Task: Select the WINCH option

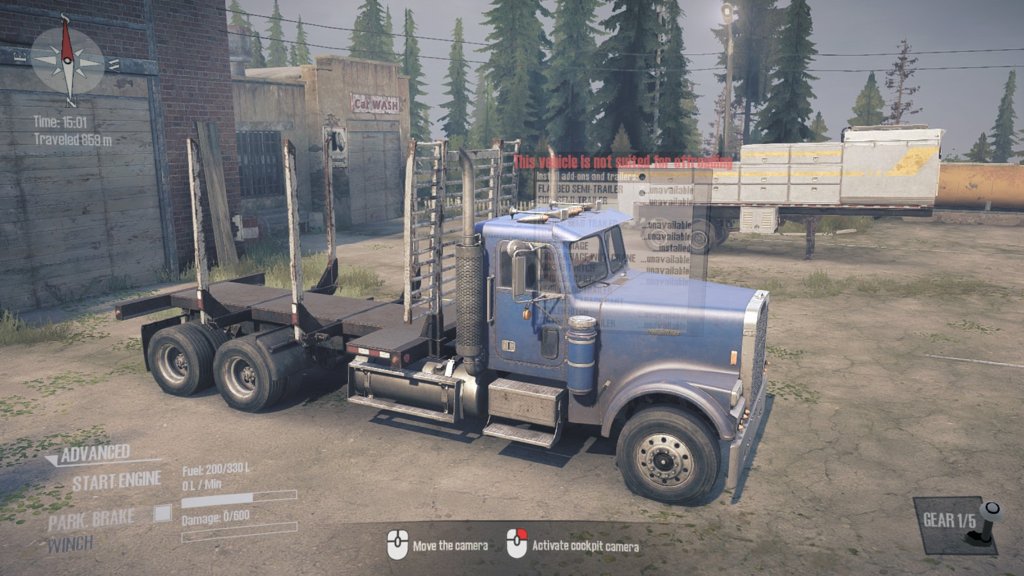Action: [x=70, y=543]
